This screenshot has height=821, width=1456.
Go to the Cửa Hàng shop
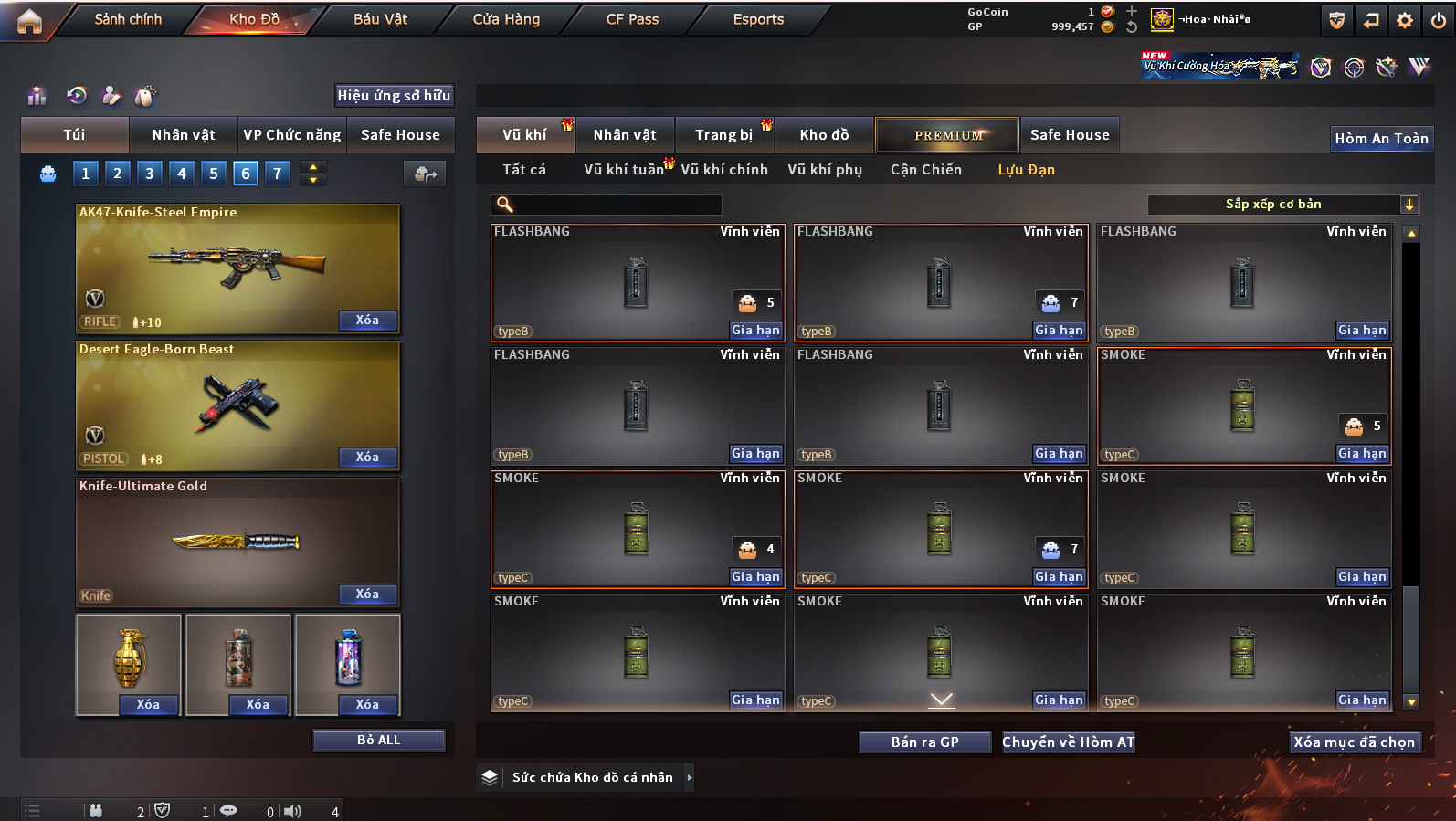[506, 19]
